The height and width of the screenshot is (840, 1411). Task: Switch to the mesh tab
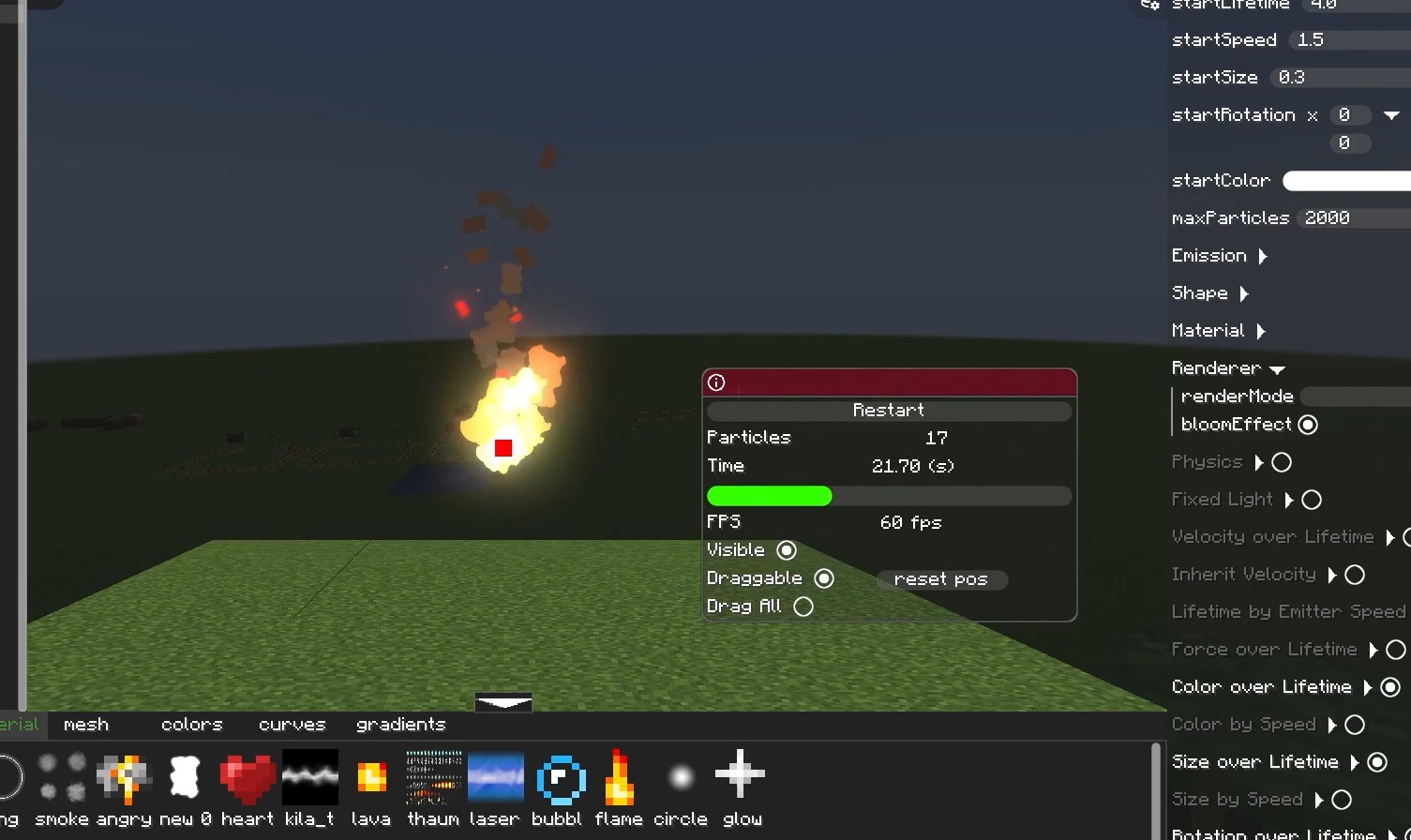pos(86,725)
